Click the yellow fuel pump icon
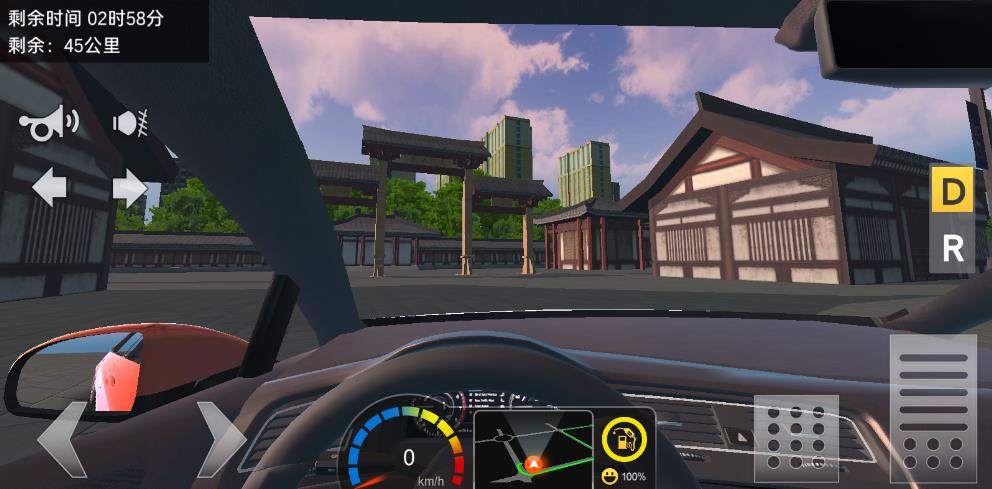The image size is (992, 489). point(625,439)
